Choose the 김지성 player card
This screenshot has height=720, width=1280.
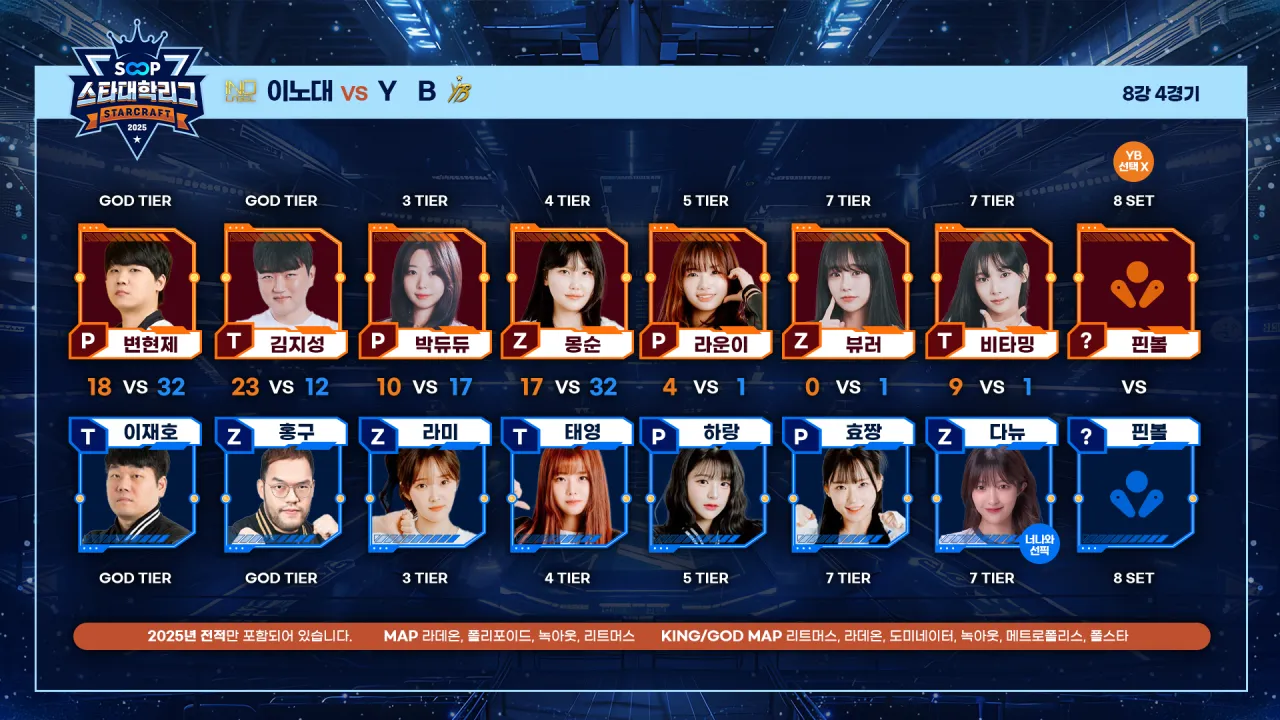[x=281, y=291]
